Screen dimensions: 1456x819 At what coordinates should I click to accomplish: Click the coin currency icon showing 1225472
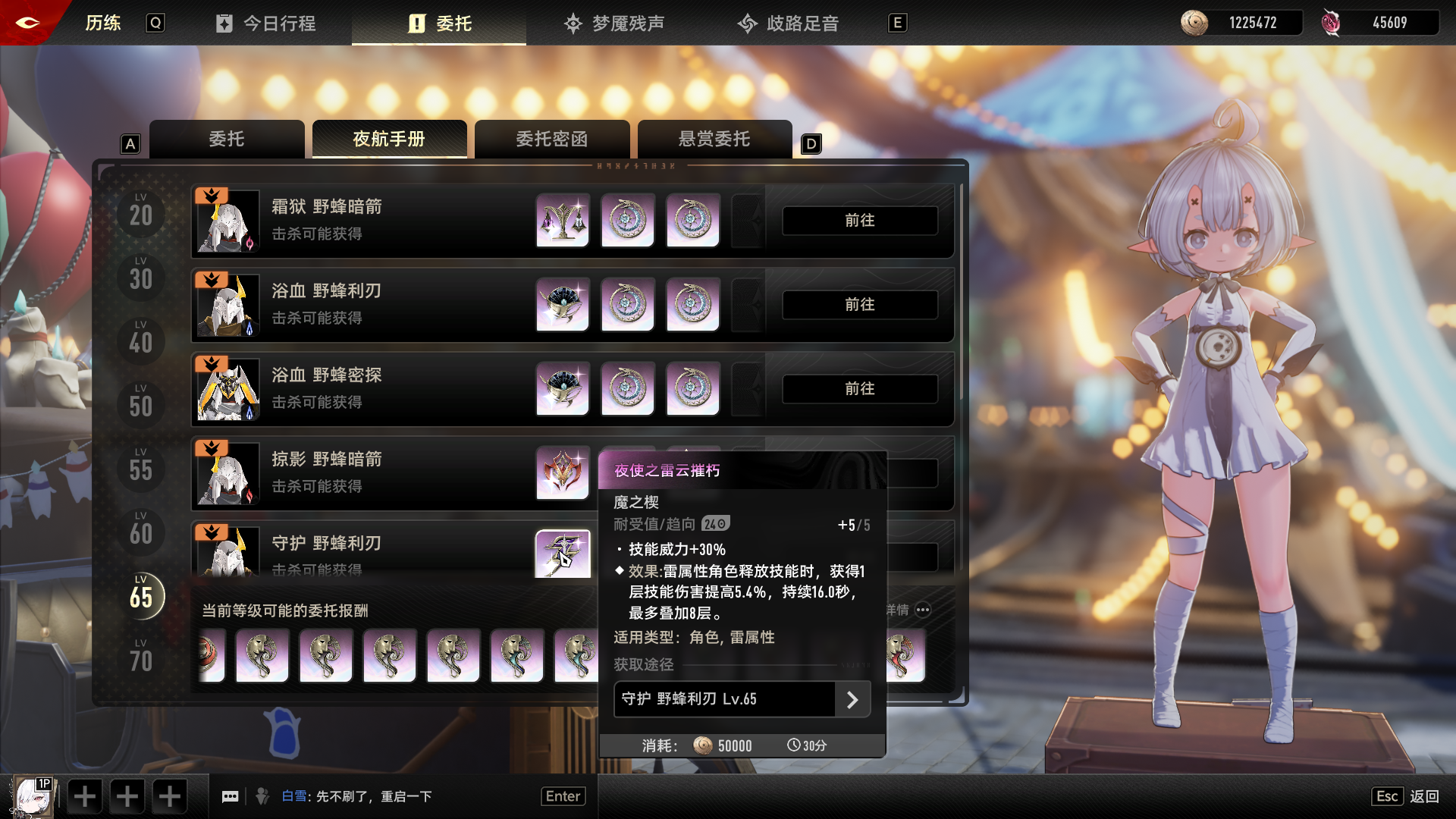point(1196,23)
